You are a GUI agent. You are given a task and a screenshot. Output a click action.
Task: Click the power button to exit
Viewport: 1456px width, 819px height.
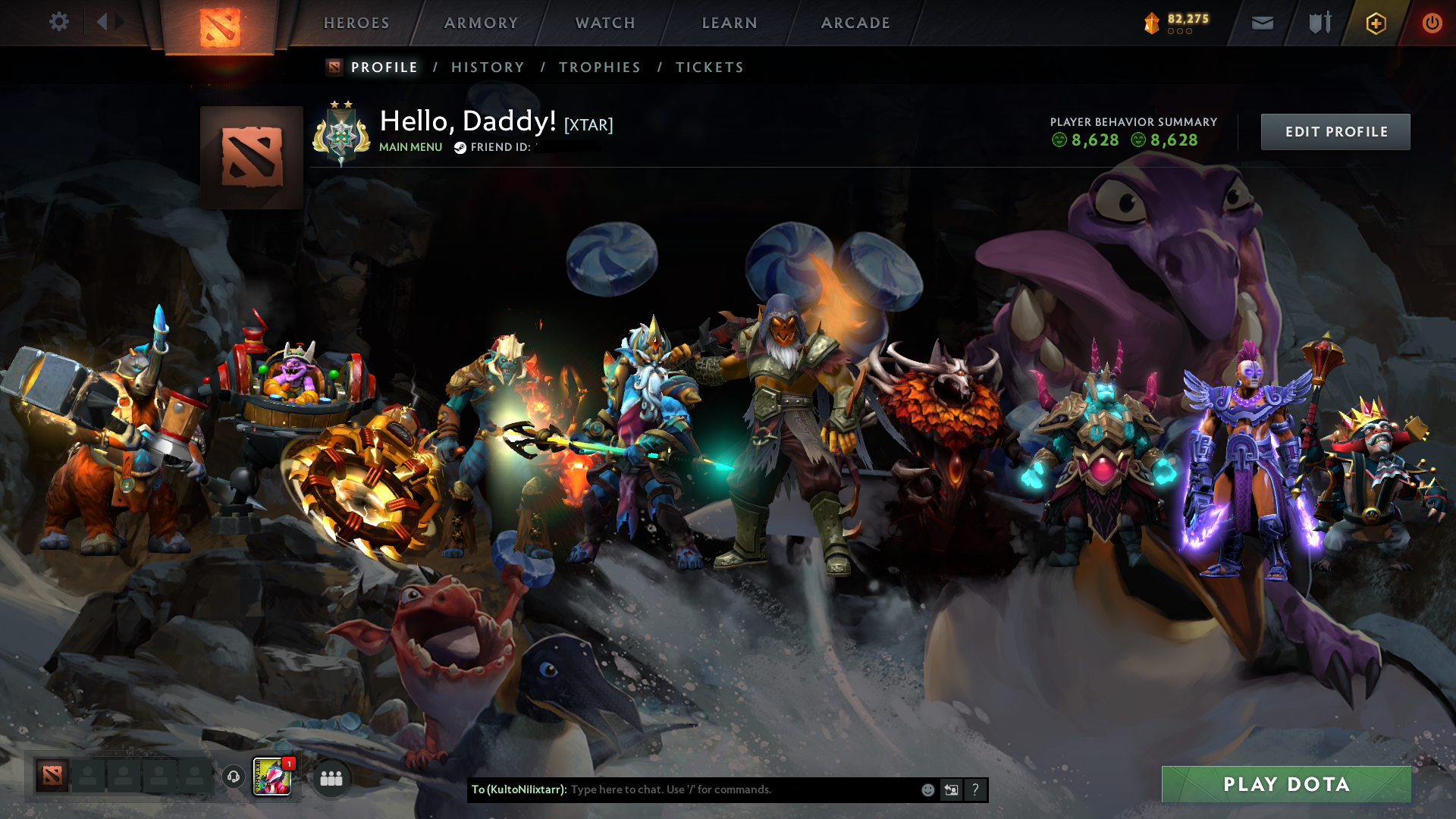(1432, 23)
